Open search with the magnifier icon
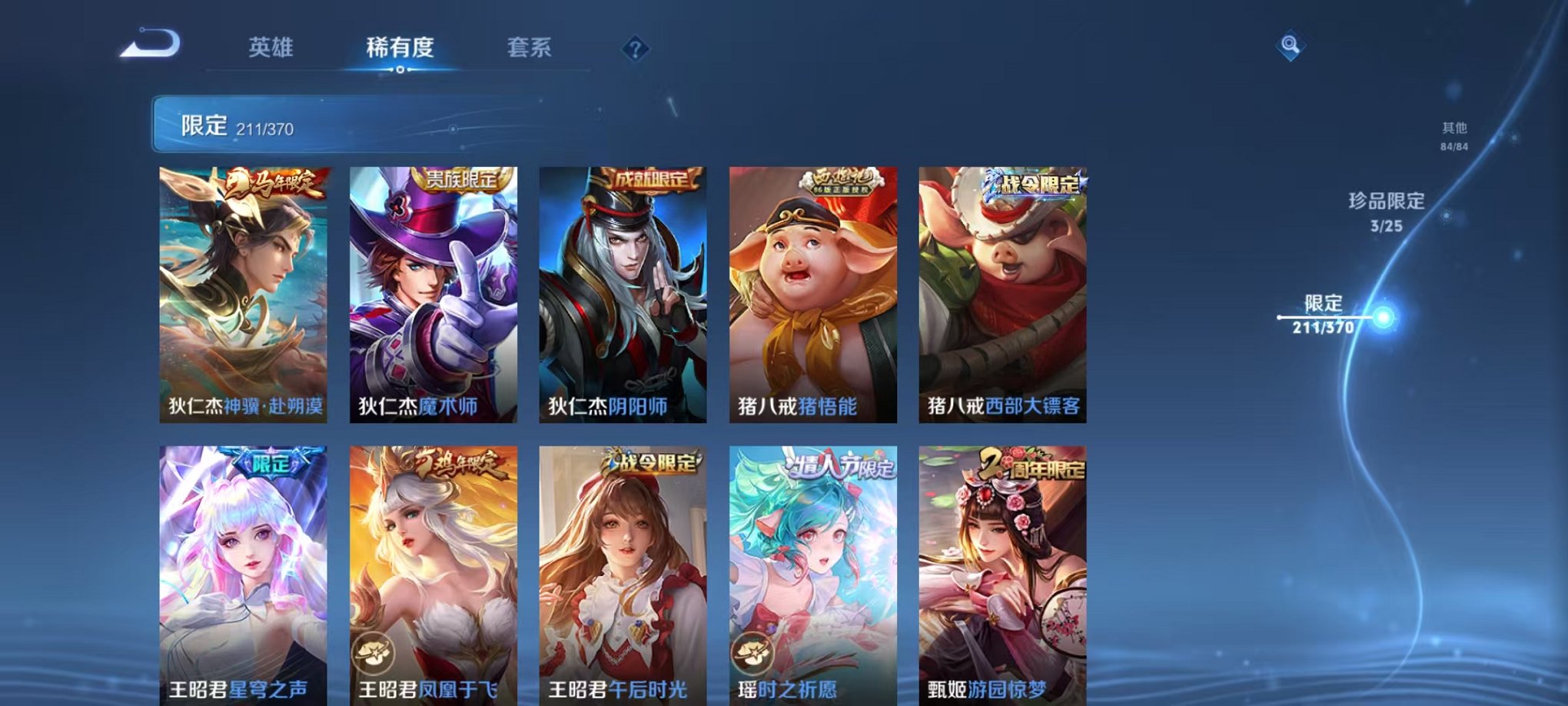This screenshot has width=1568, height=706. [x=1291, y=46]
